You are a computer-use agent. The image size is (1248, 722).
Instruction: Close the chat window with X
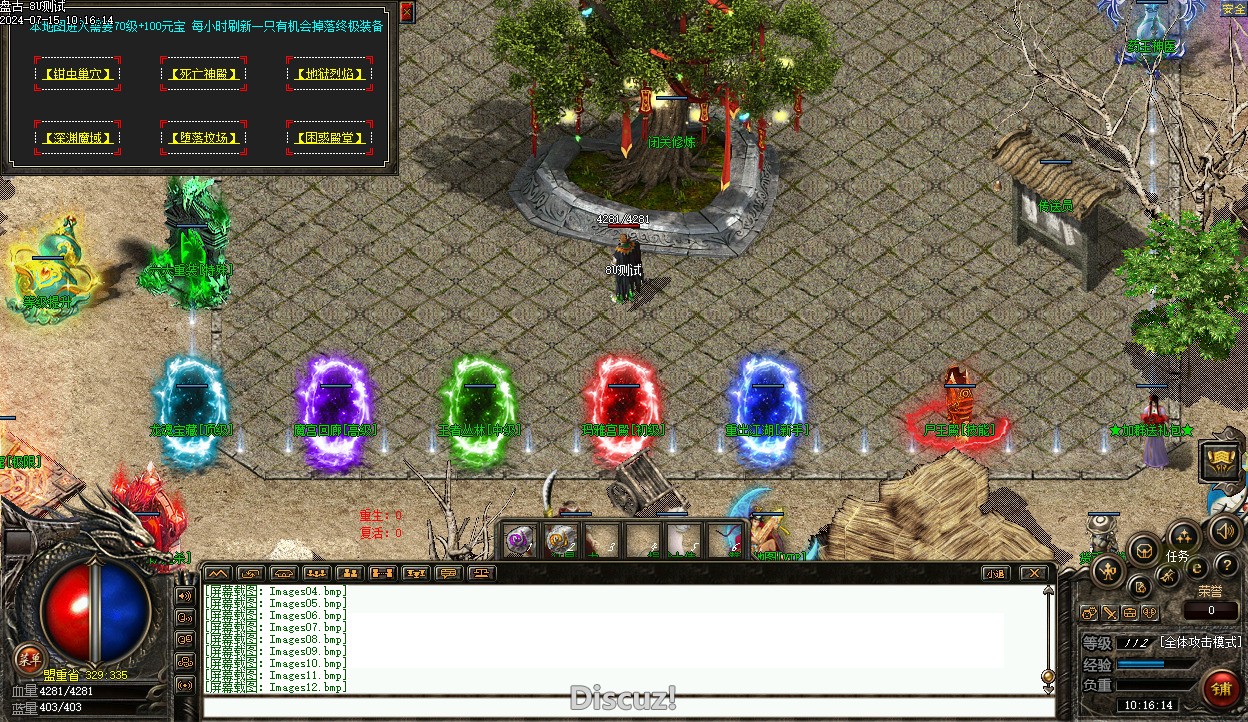1034,573
